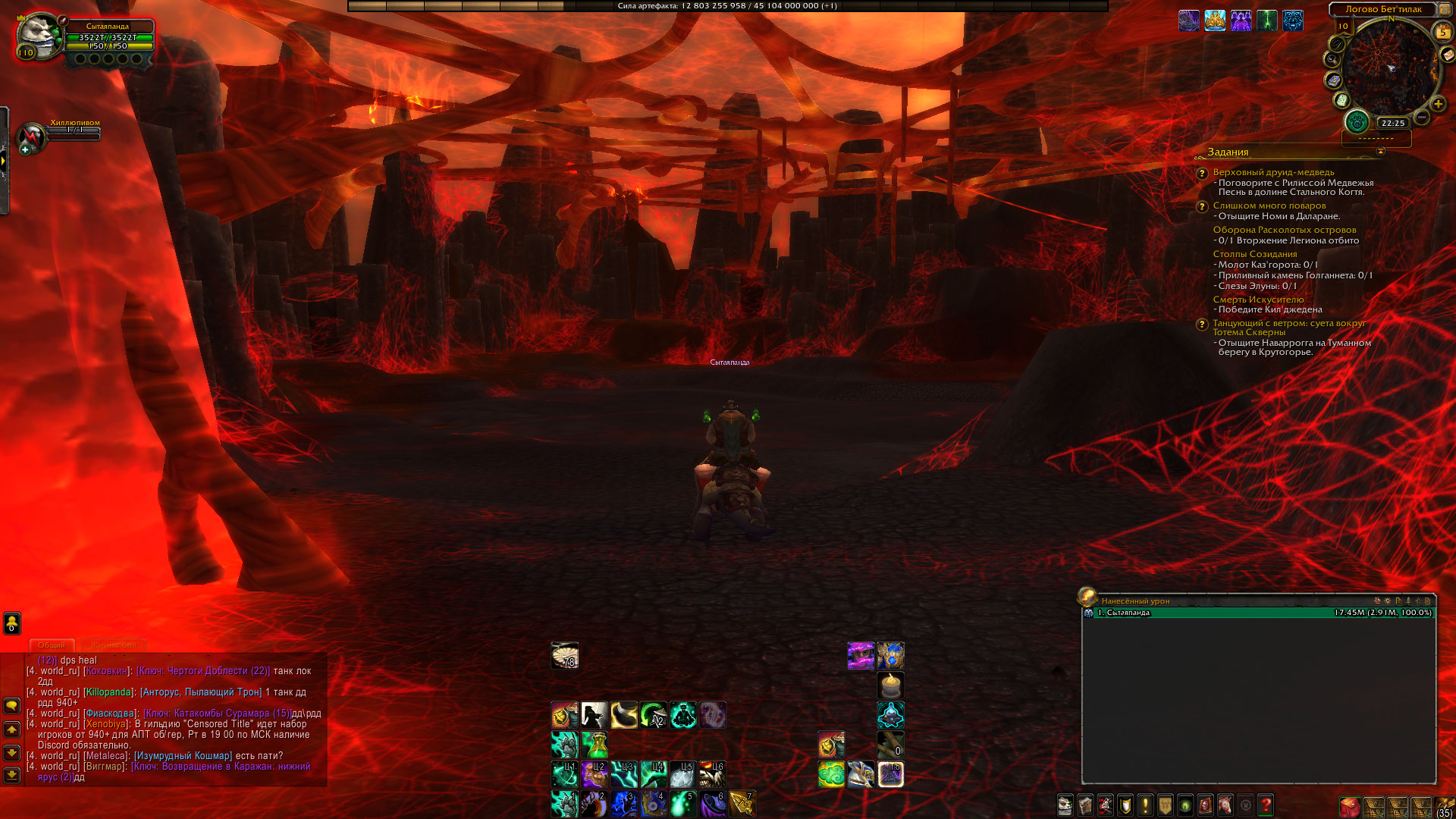Image resolution: width=1456 pixels, height=819 pixels.
Task: Use the golden spearhead ability on slot 7
Action: (x=742, y=804)
